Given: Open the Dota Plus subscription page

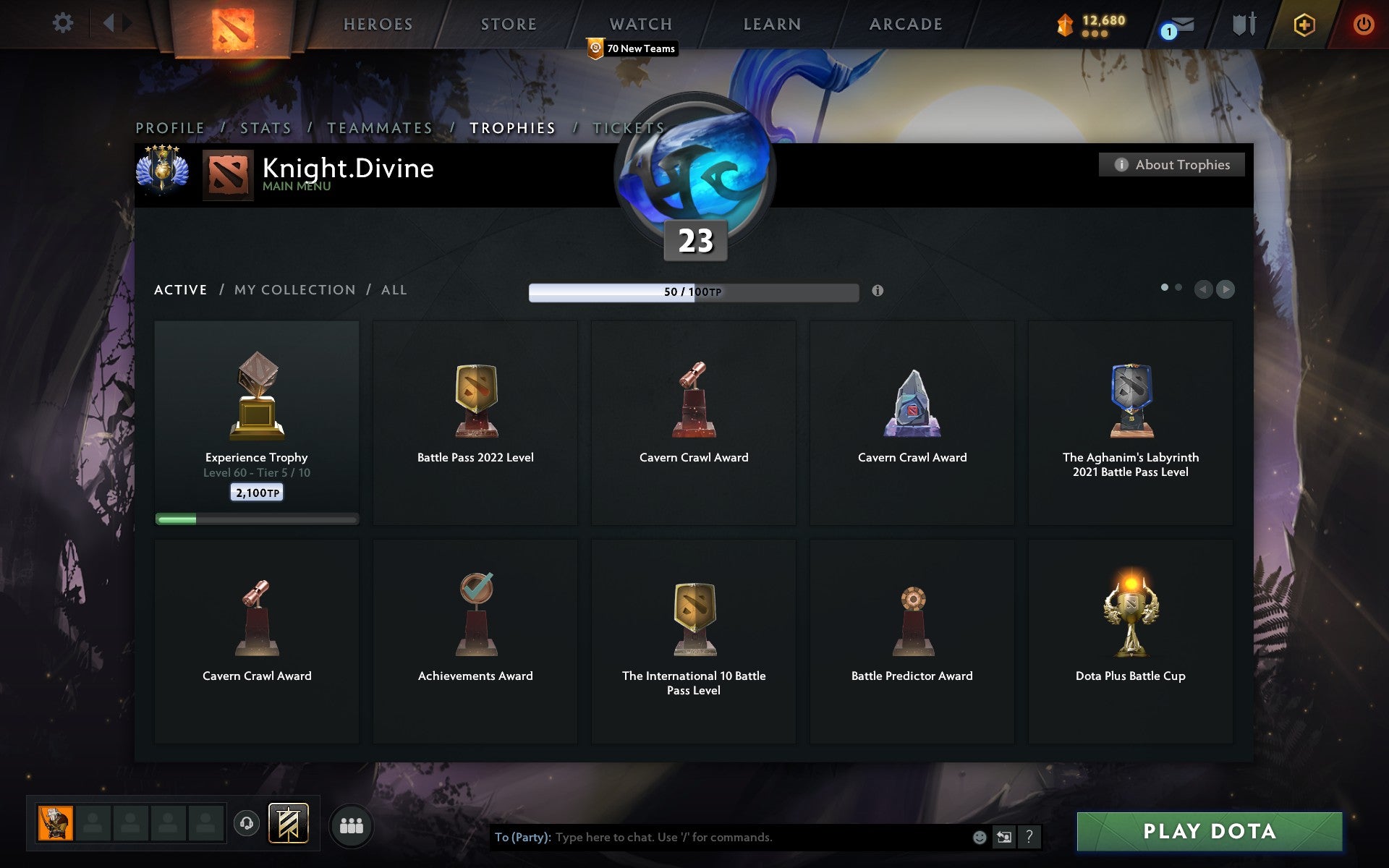Looking at the screenshot, I should click(x=1304, y=23).
